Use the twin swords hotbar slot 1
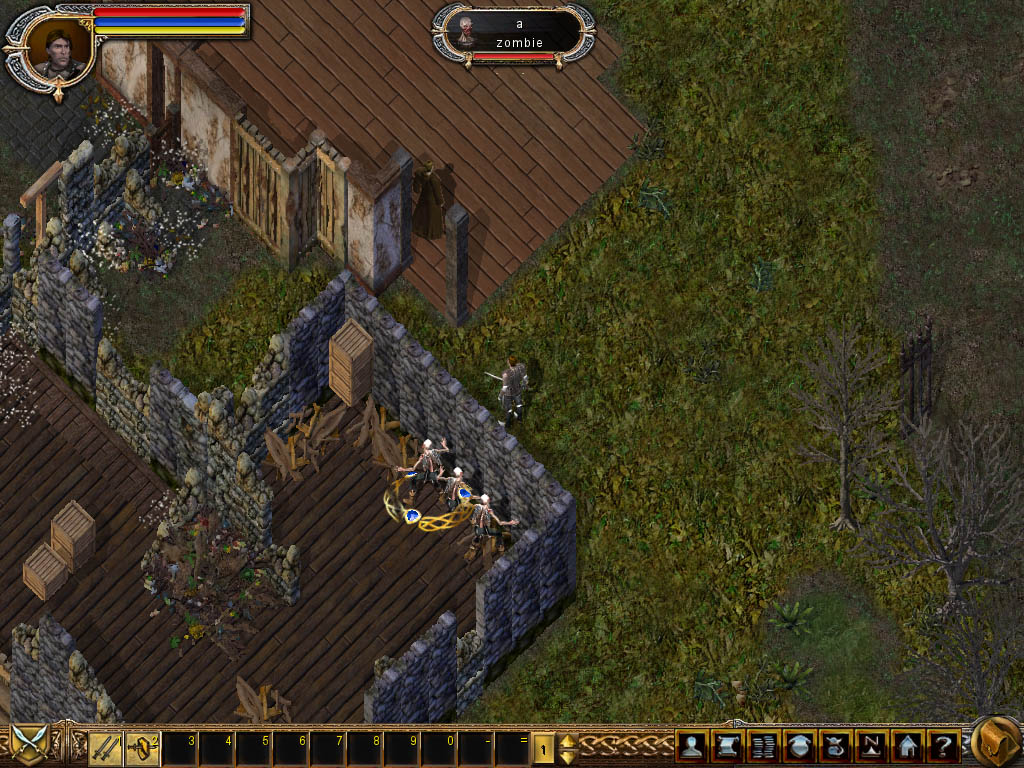The height and width of the screenshot is (768, 1024). click(106, 746)
